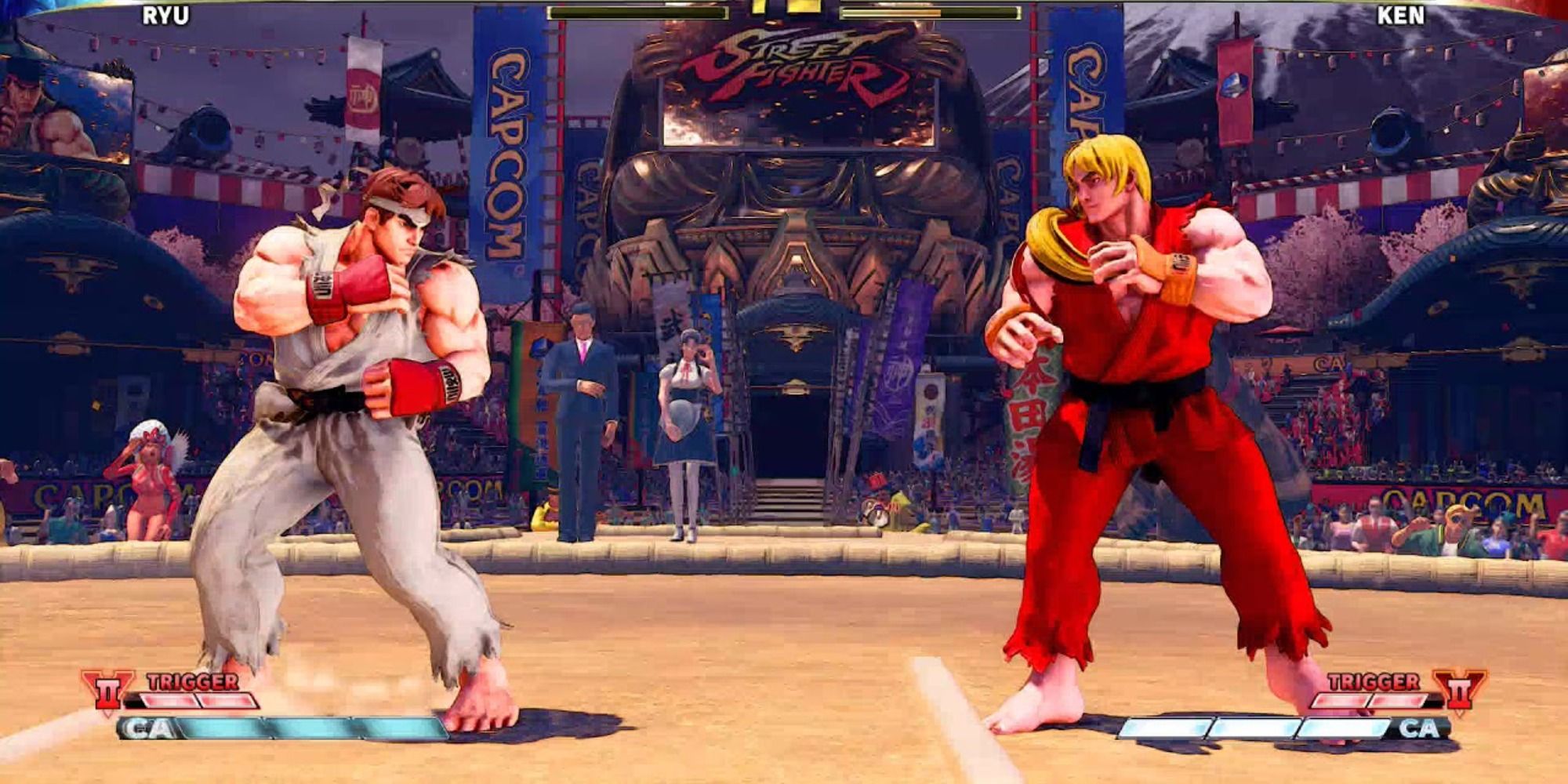
Task: Toggle the first segment of Ryu's TRIGGER gauge
Action: [169, 700]
